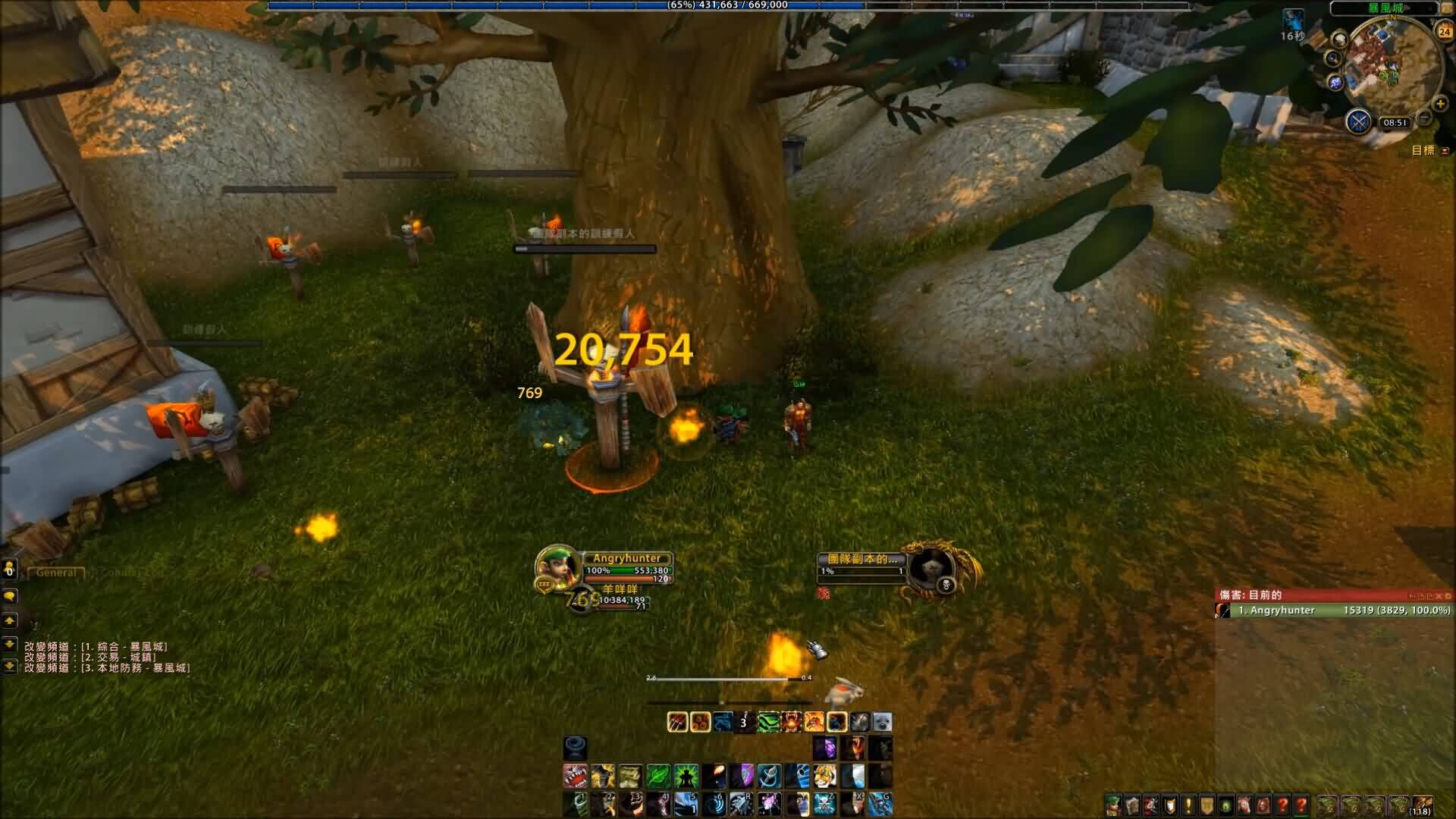The height and width of the screenshot is (819, 1456).
Task: Use the pet claw attack ability
Action: pos(677,722)
